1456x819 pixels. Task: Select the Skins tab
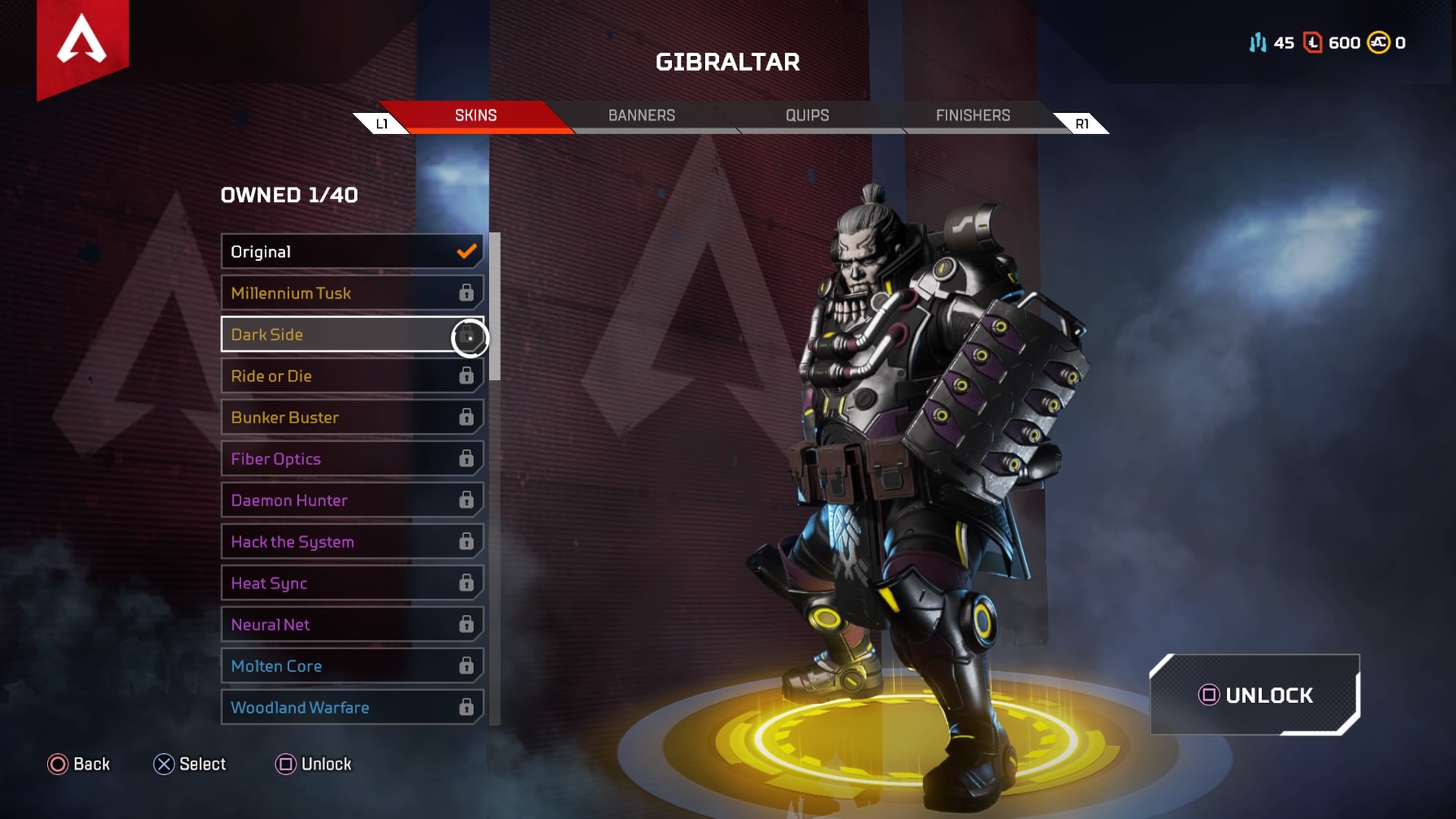[x=475, y=115]
